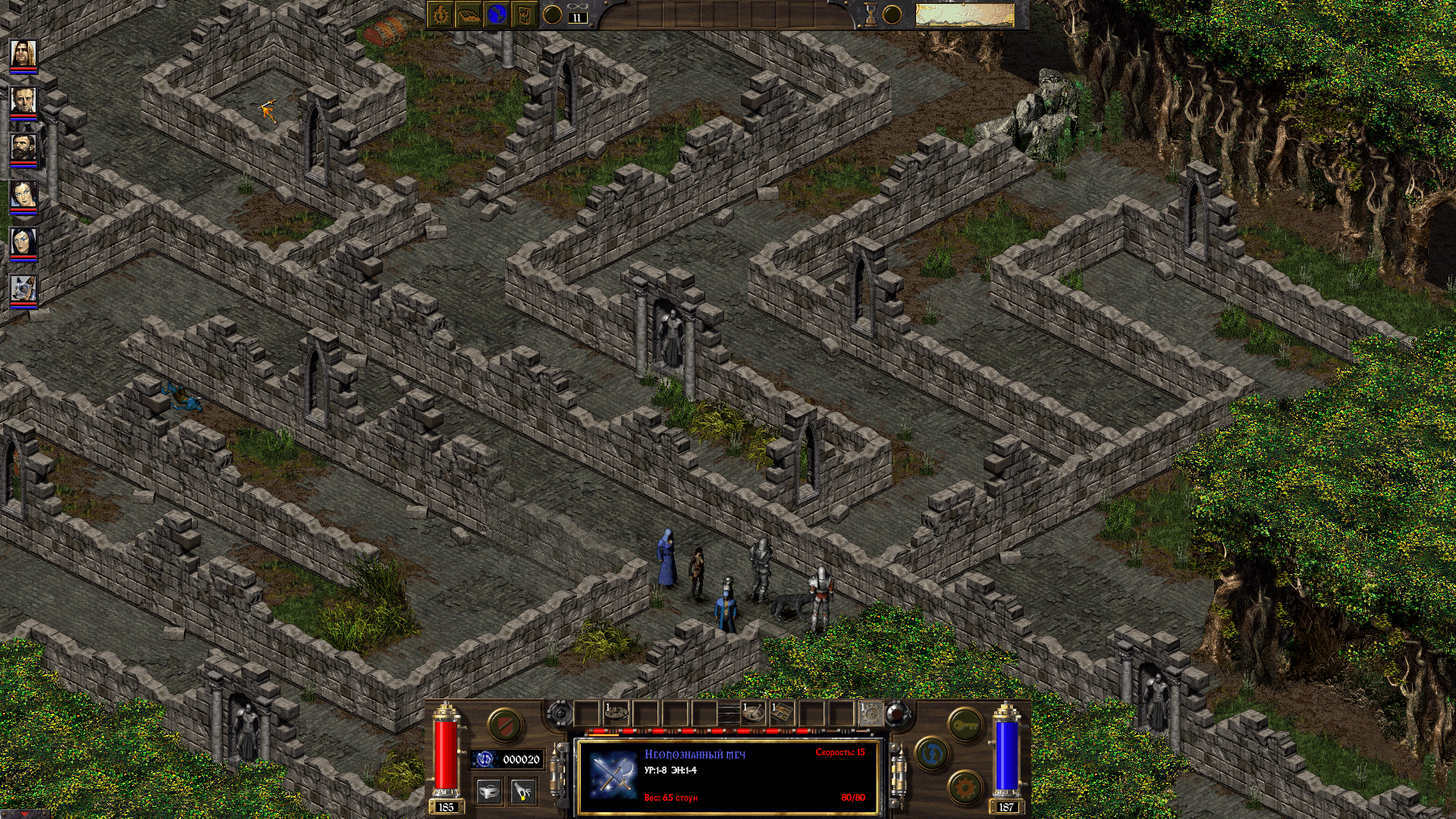
Task: Click the plate item in the quickslot bar
Action: click(x=616, y=711)
